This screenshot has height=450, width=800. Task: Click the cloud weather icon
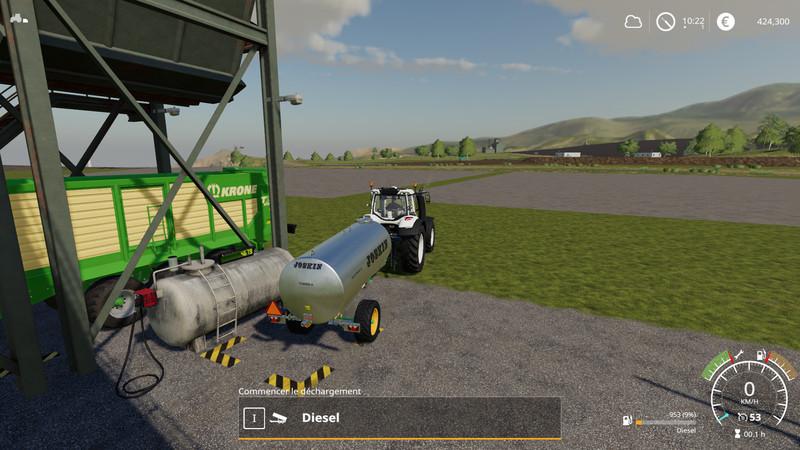[633, 21]
